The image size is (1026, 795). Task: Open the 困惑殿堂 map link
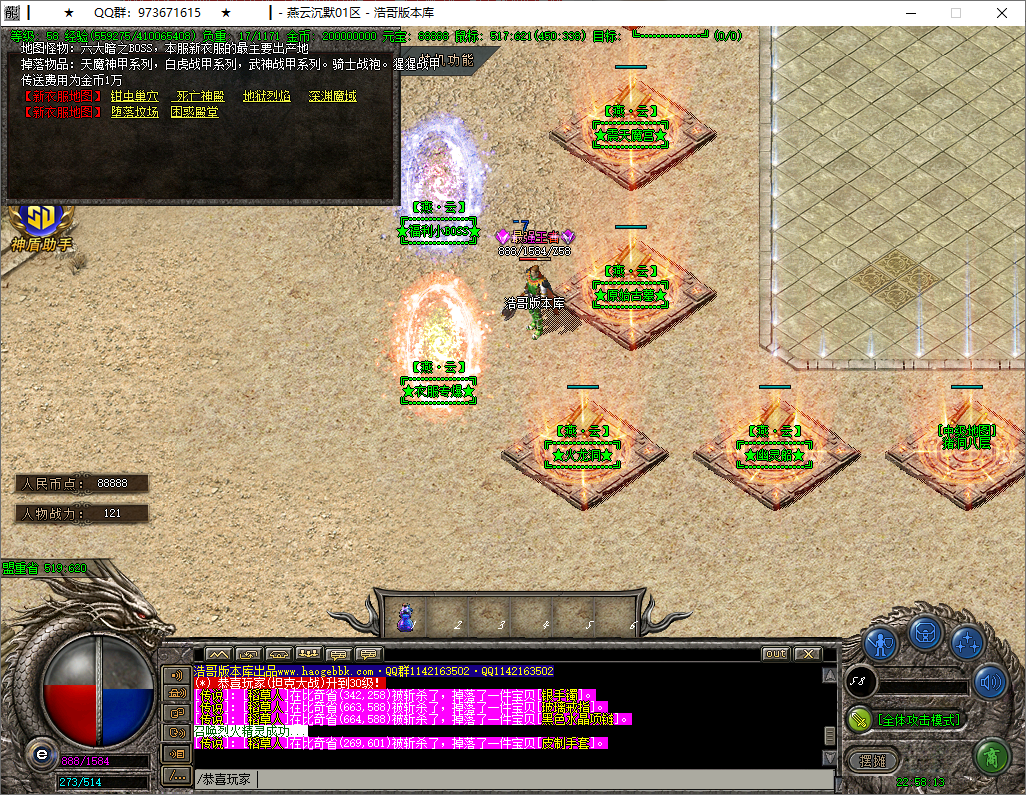pyautogui.click(x=195, y=112)
